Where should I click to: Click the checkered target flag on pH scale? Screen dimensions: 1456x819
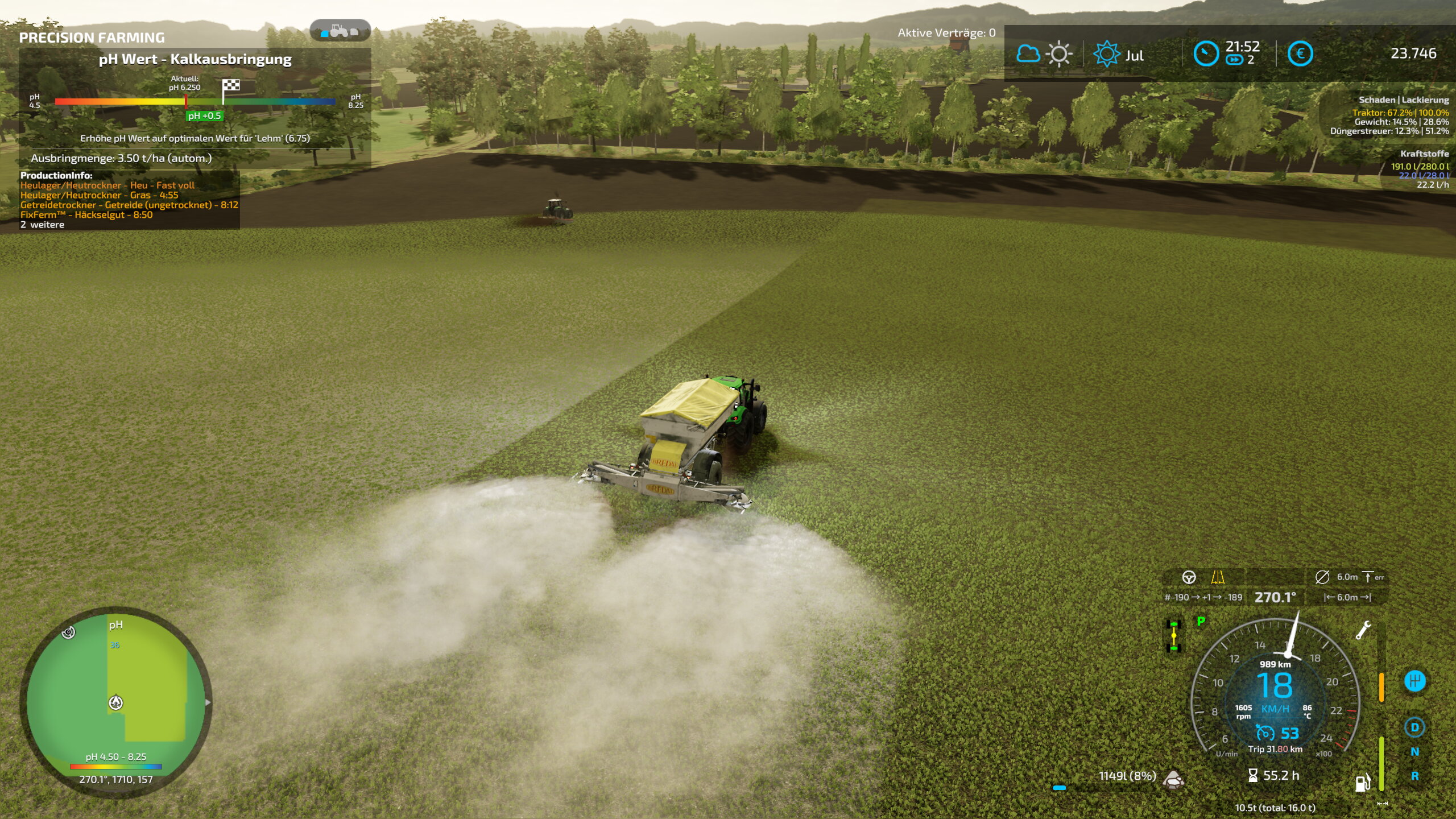coord(231,85)
